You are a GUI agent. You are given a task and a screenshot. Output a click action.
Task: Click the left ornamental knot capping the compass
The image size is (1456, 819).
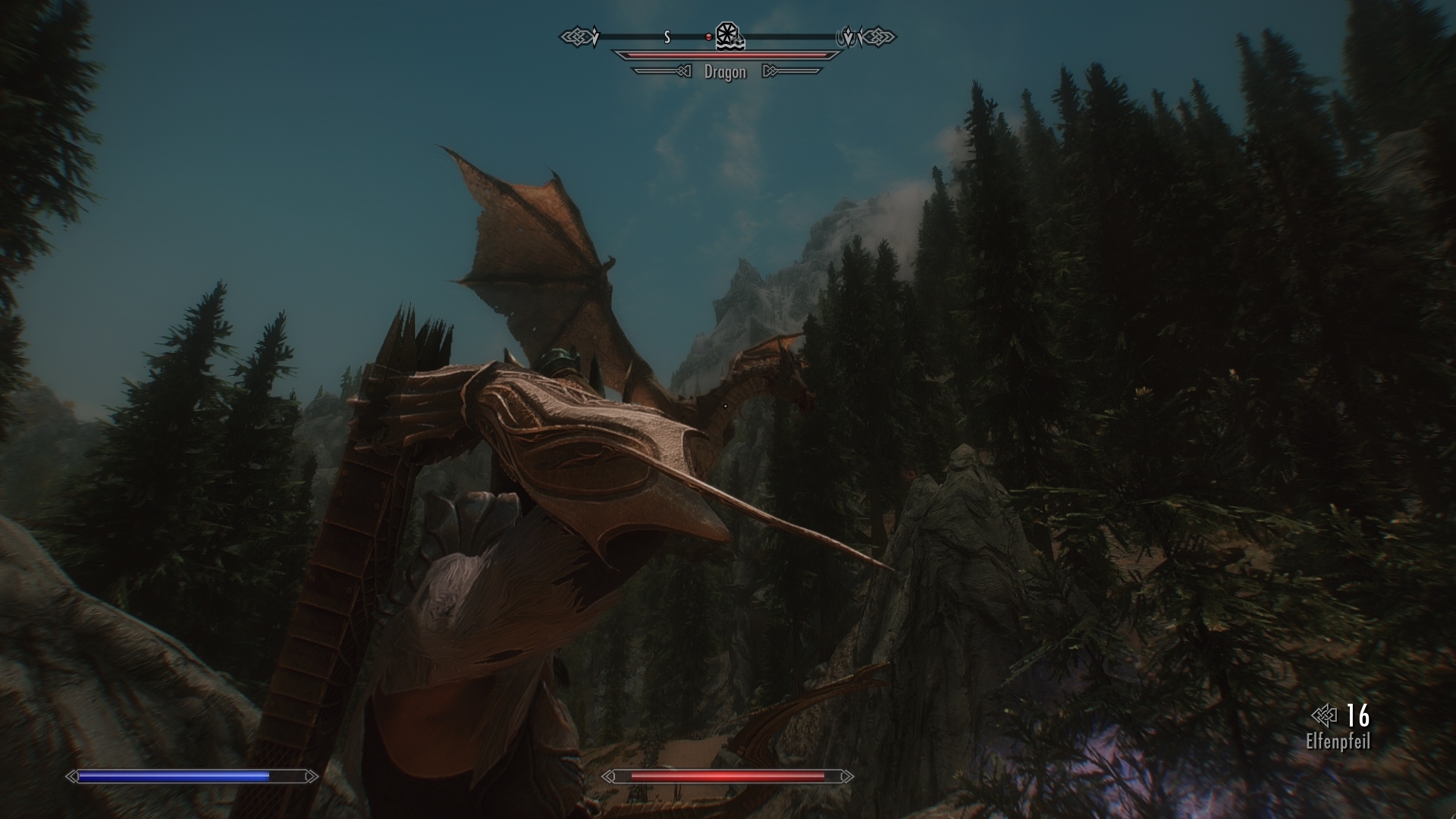pos(578,36)
